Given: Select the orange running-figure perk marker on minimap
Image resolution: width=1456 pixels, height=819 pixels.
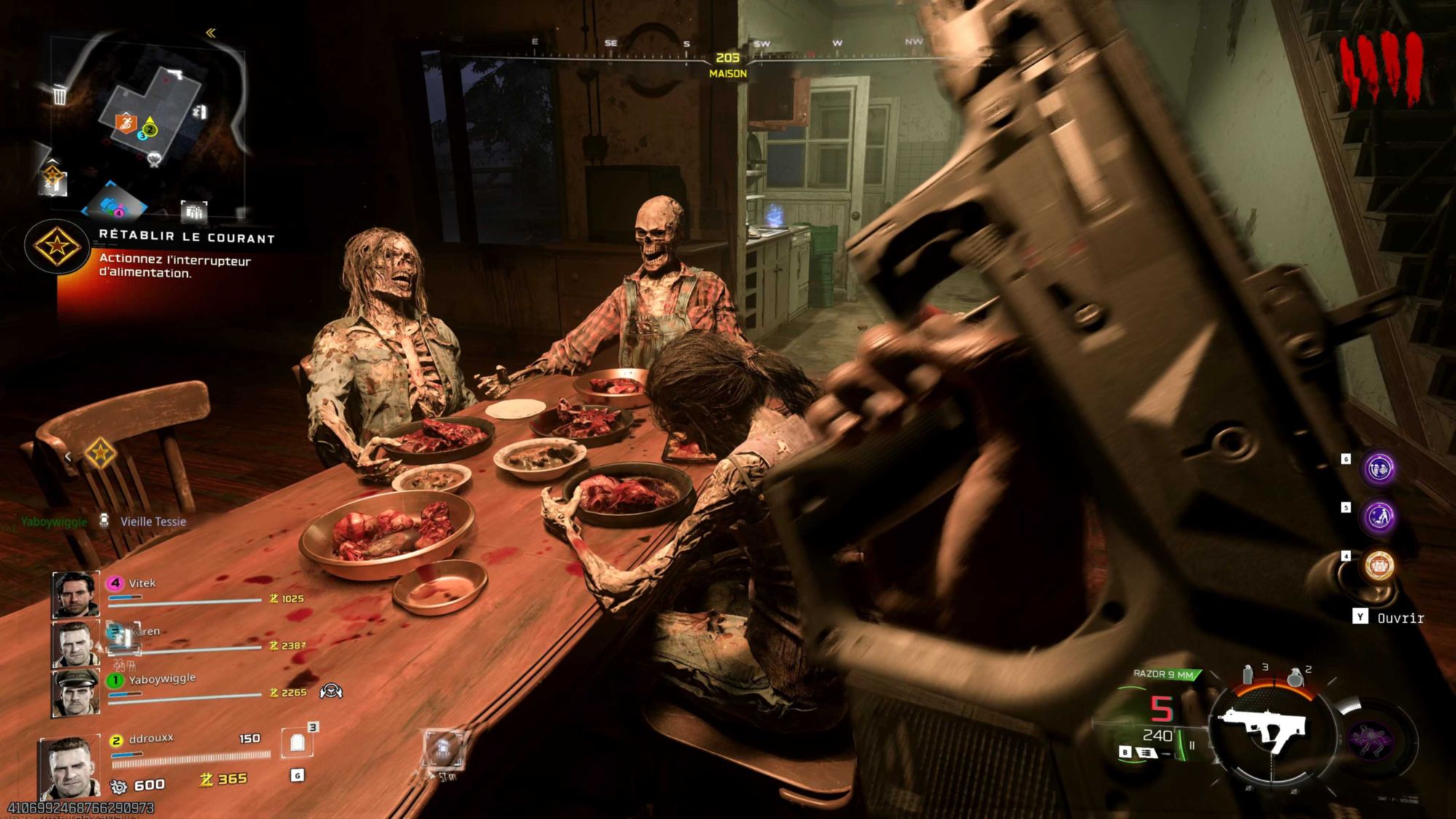Looking at the screenshot, I should click(x=126, y=122).
